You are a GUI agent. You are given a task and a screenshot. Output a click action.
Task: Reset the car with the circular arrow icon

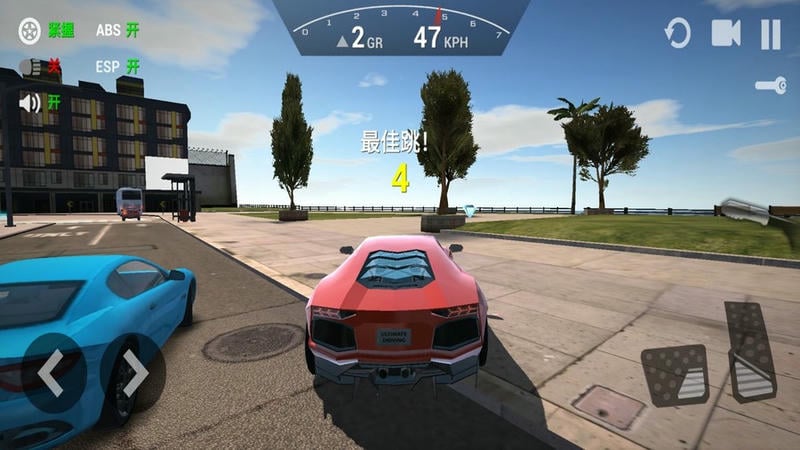pyautogui.click(x=678, y=34)
